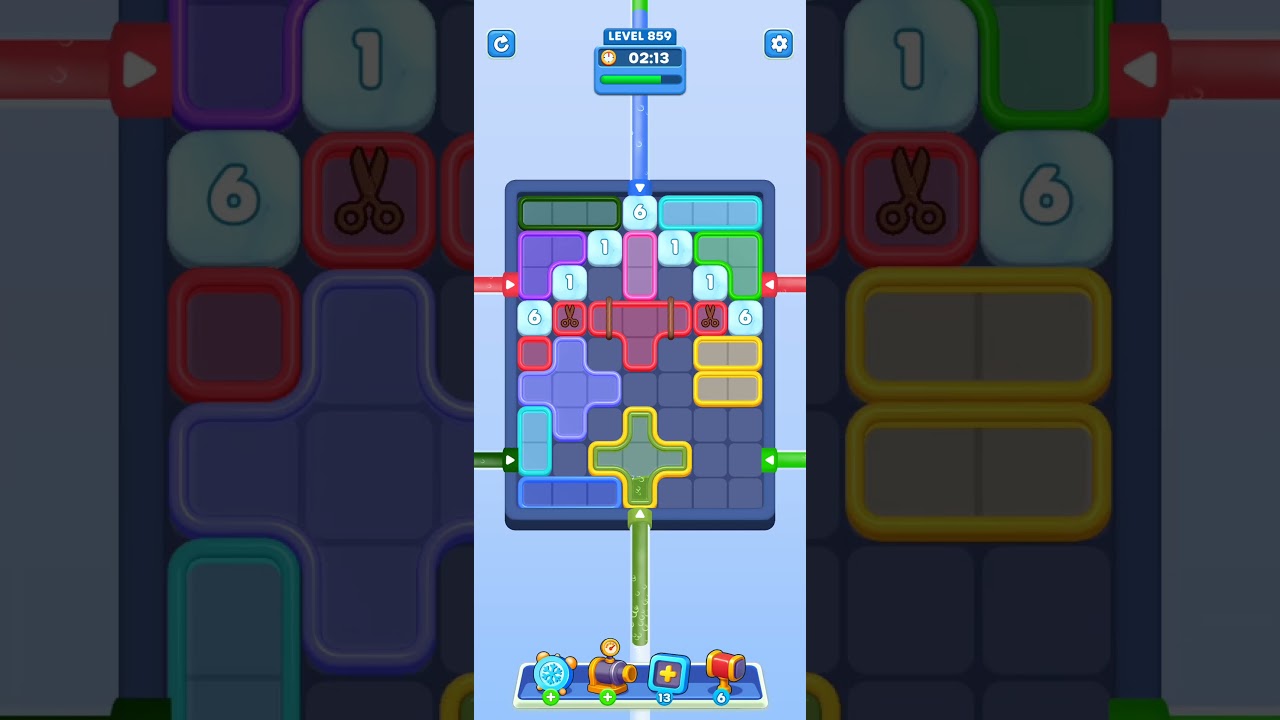Click the green level progress bar

click(638, 80)
